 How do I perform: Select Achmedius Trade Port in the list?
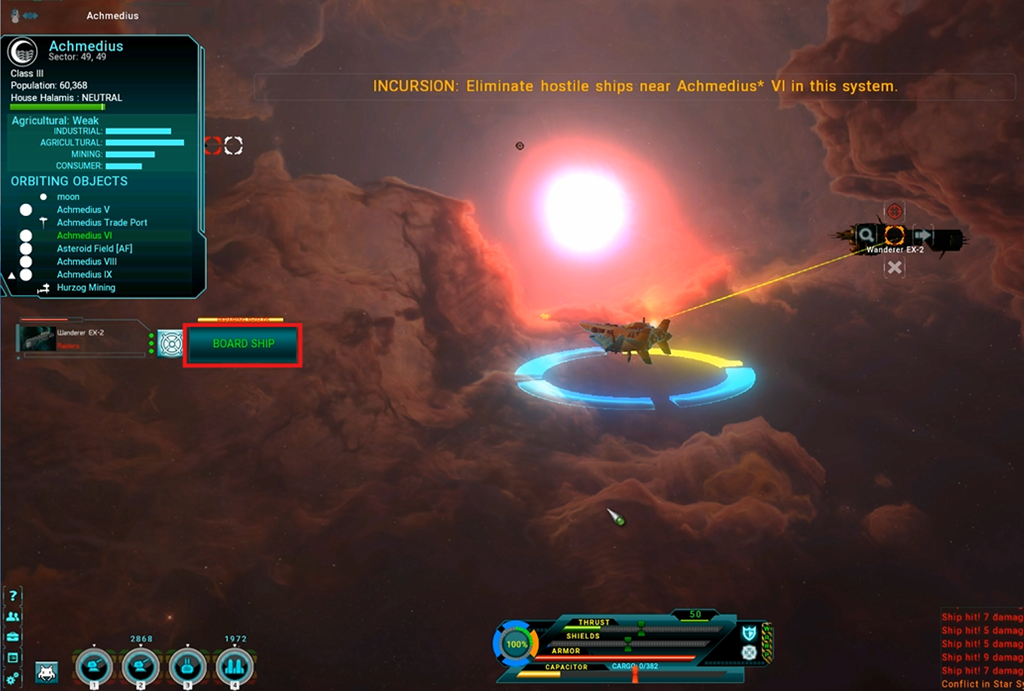point(102,223)
